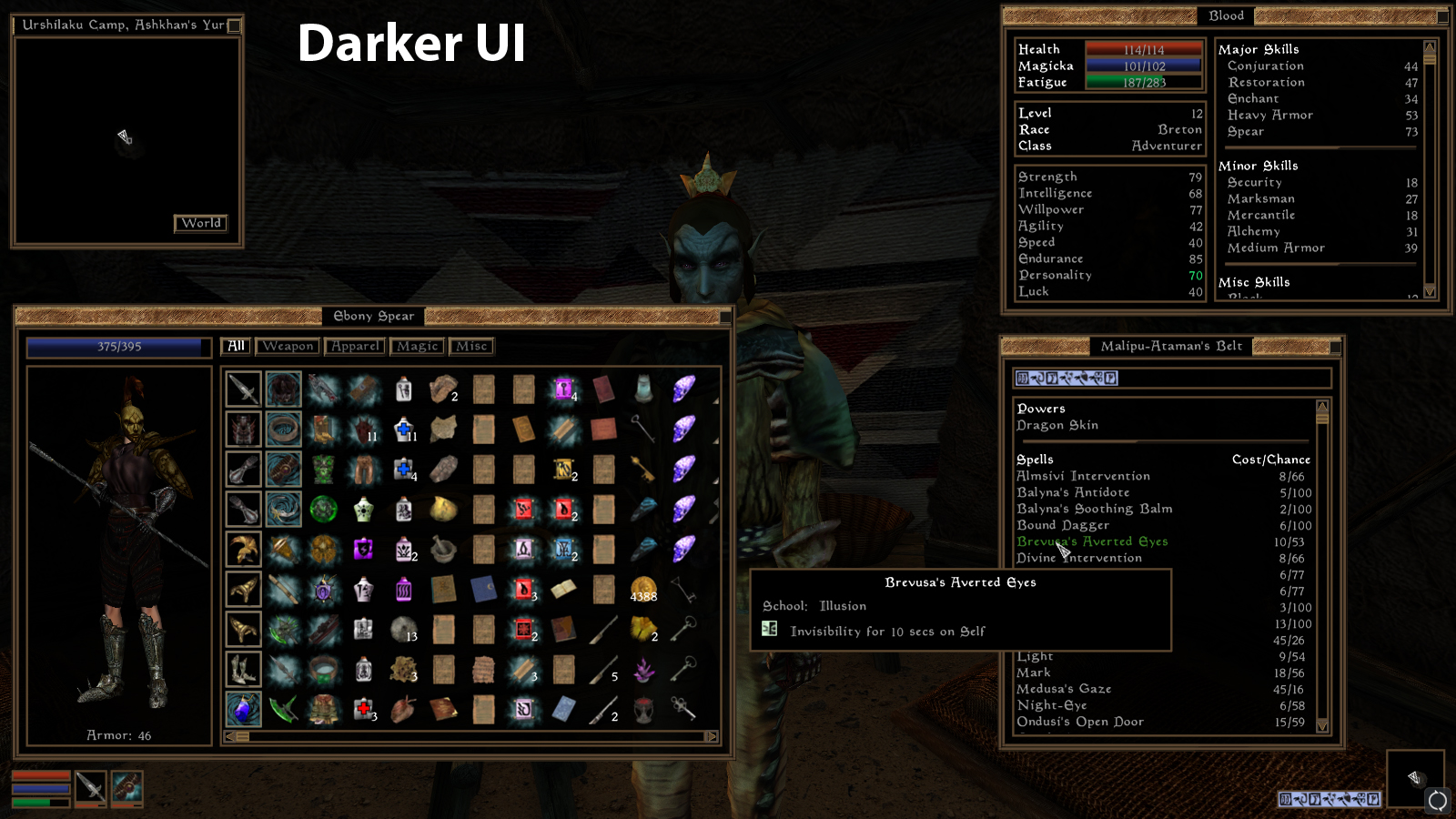Choose the Medusa's Gaze spell

[1064, 689]
